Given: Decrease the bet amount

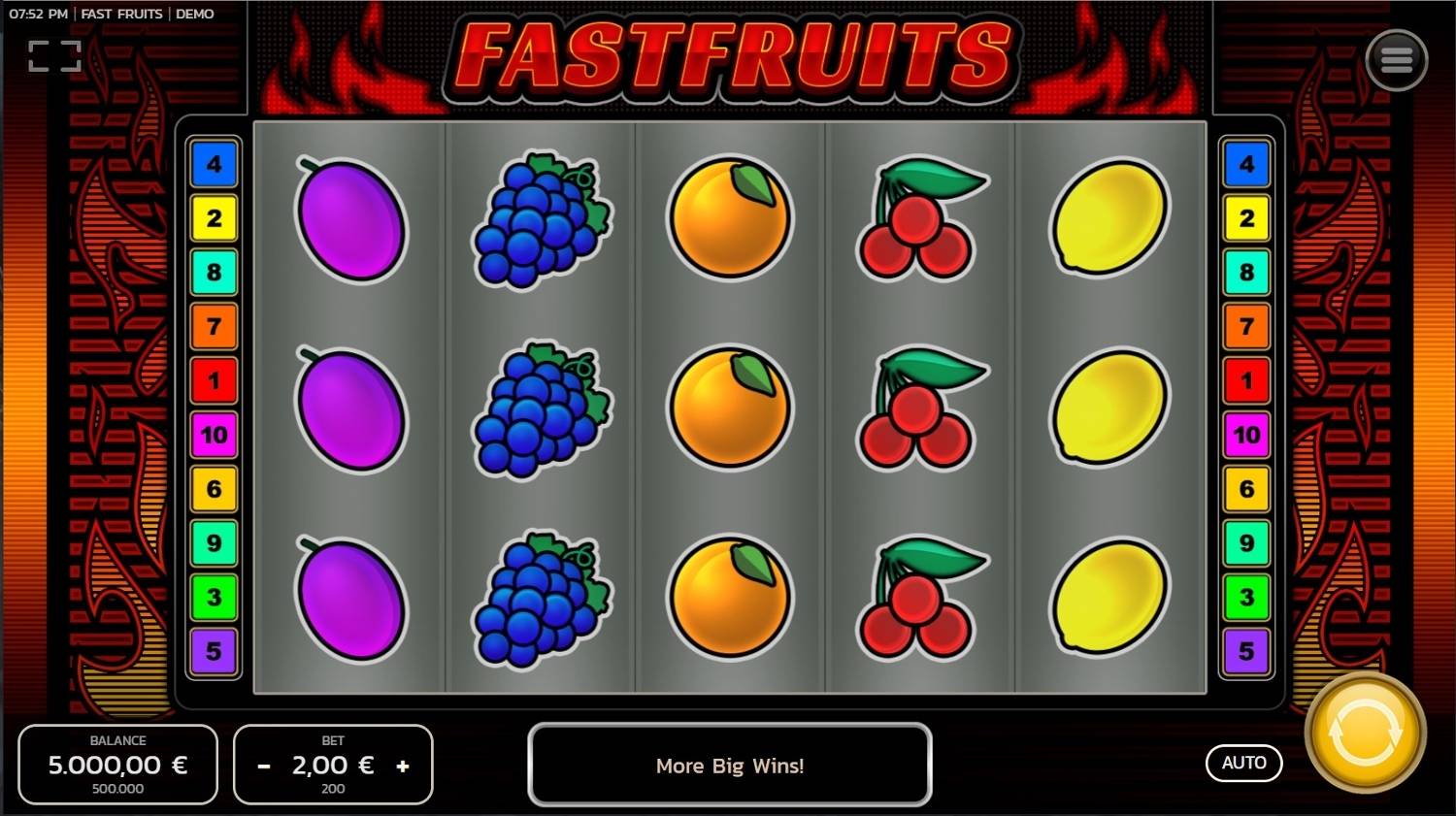Looking at the screenshot, I should click(x=263, y=766).
